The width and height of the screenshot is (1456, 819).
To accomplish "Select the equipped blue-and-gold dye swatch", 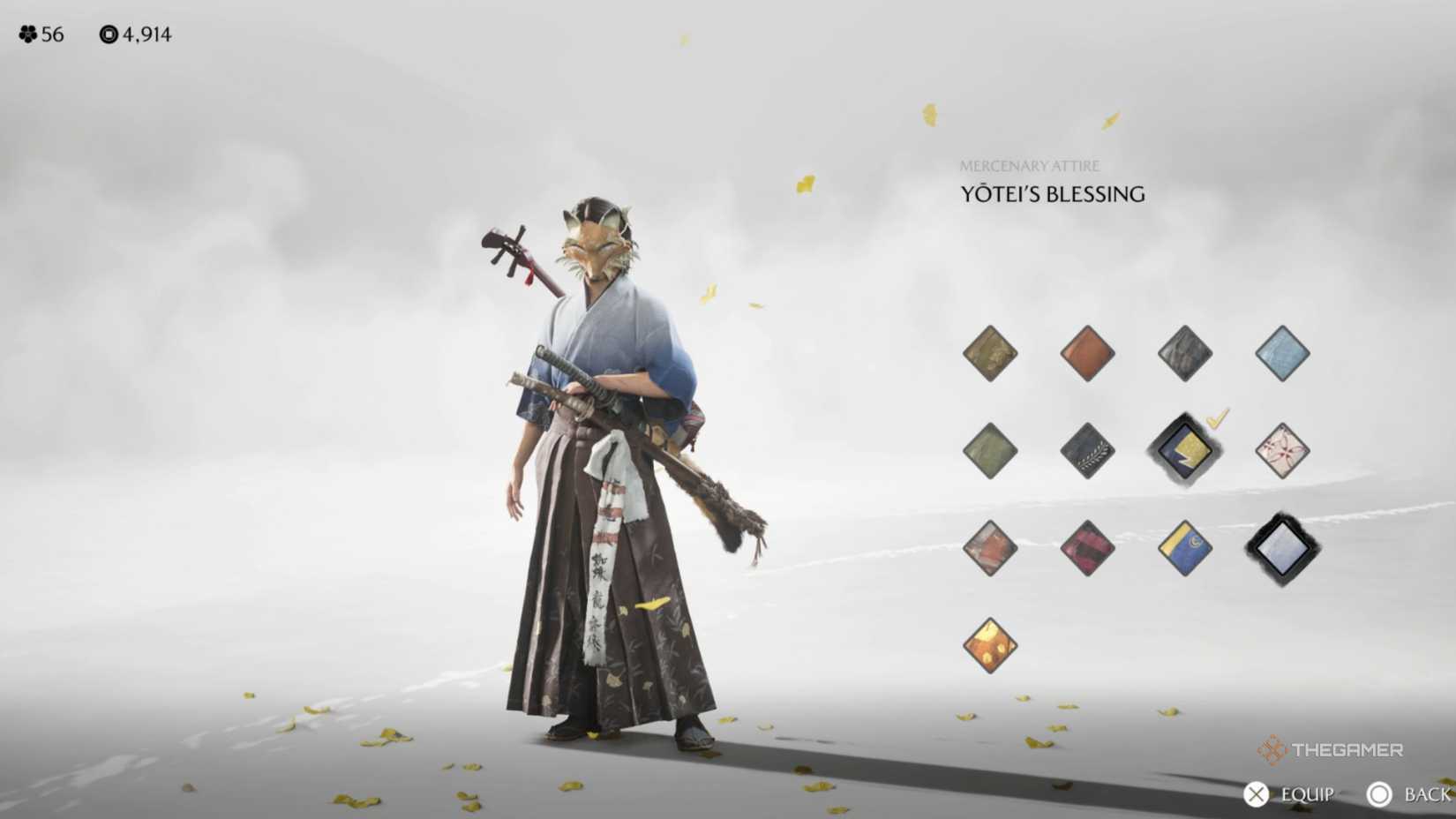I will [x=1184, y=450].
